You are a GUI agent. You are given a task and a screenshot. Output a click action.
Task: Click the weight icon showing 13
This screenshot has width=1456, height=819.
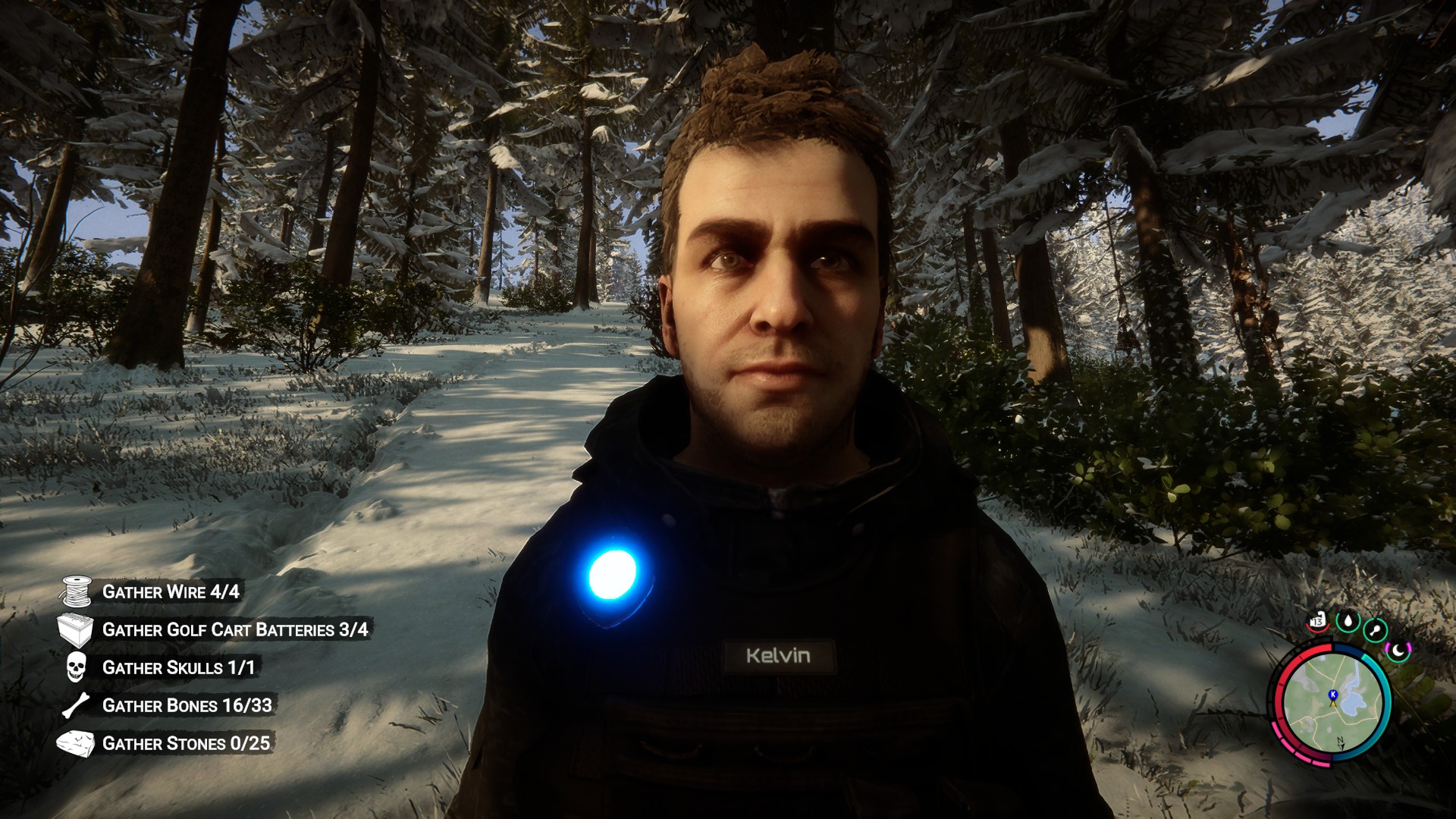tap(1317, 622)
